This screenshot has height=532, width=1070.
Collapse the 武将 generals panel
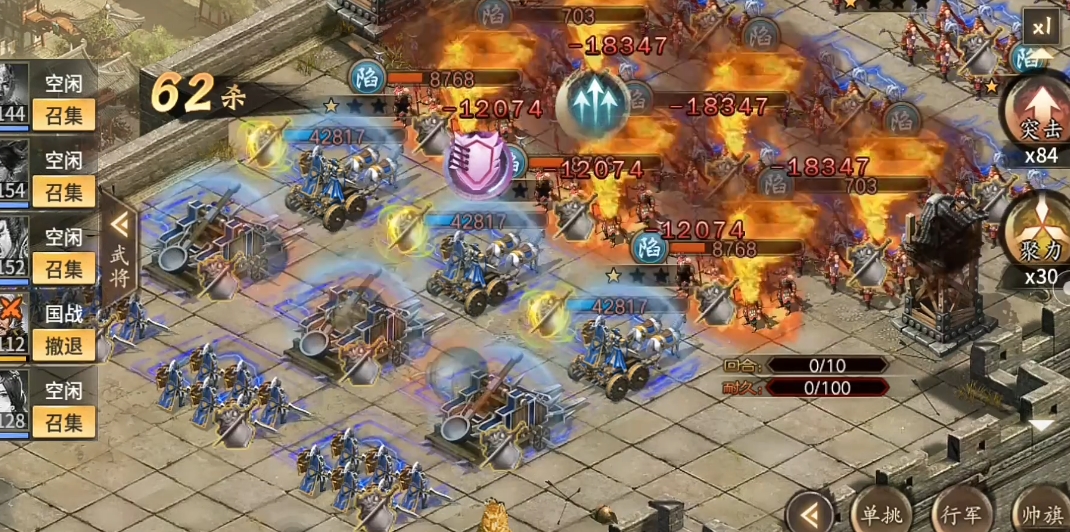[x=119, y=237]
